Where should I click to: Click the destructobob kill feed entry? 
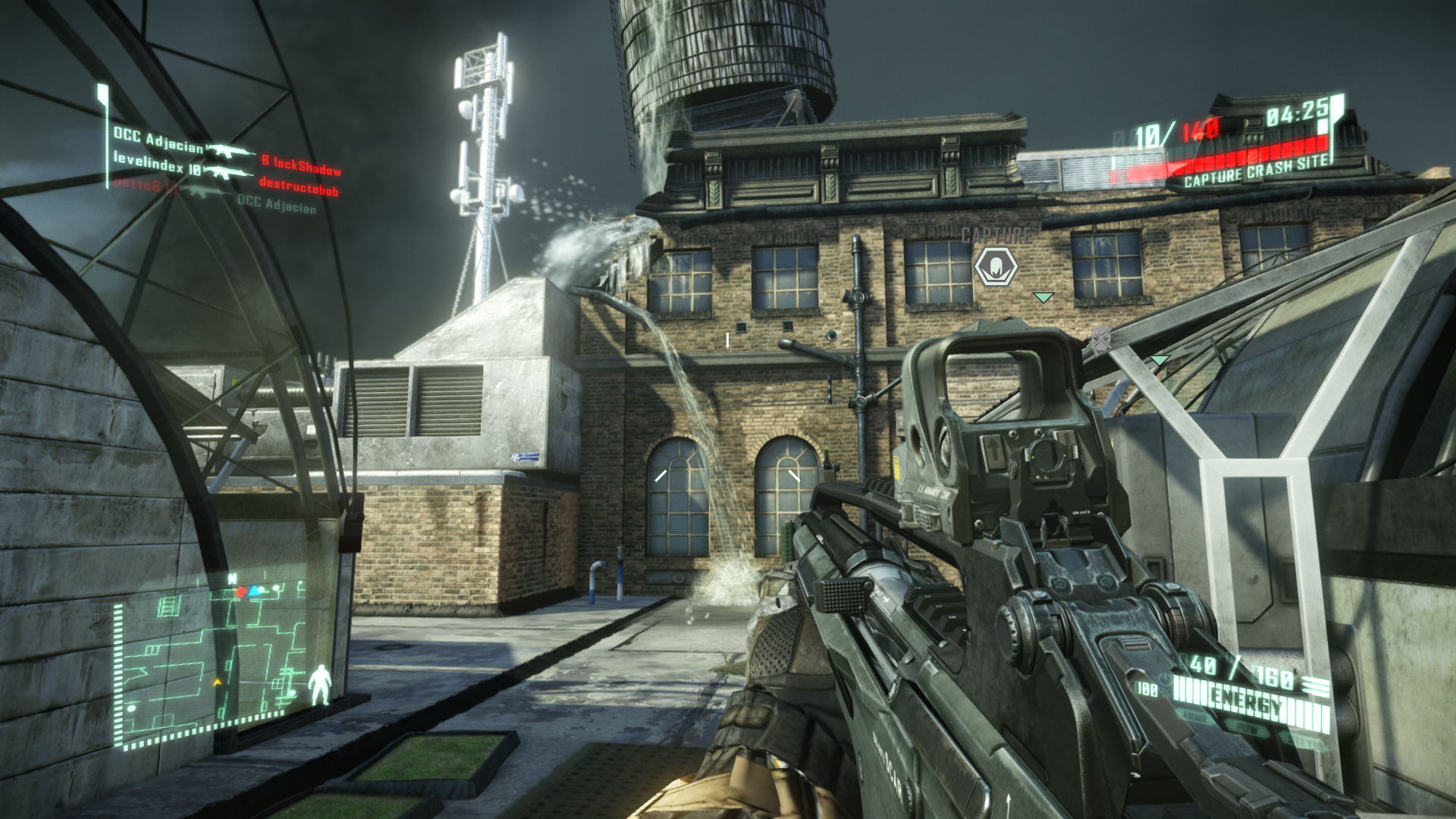(299, 186)
